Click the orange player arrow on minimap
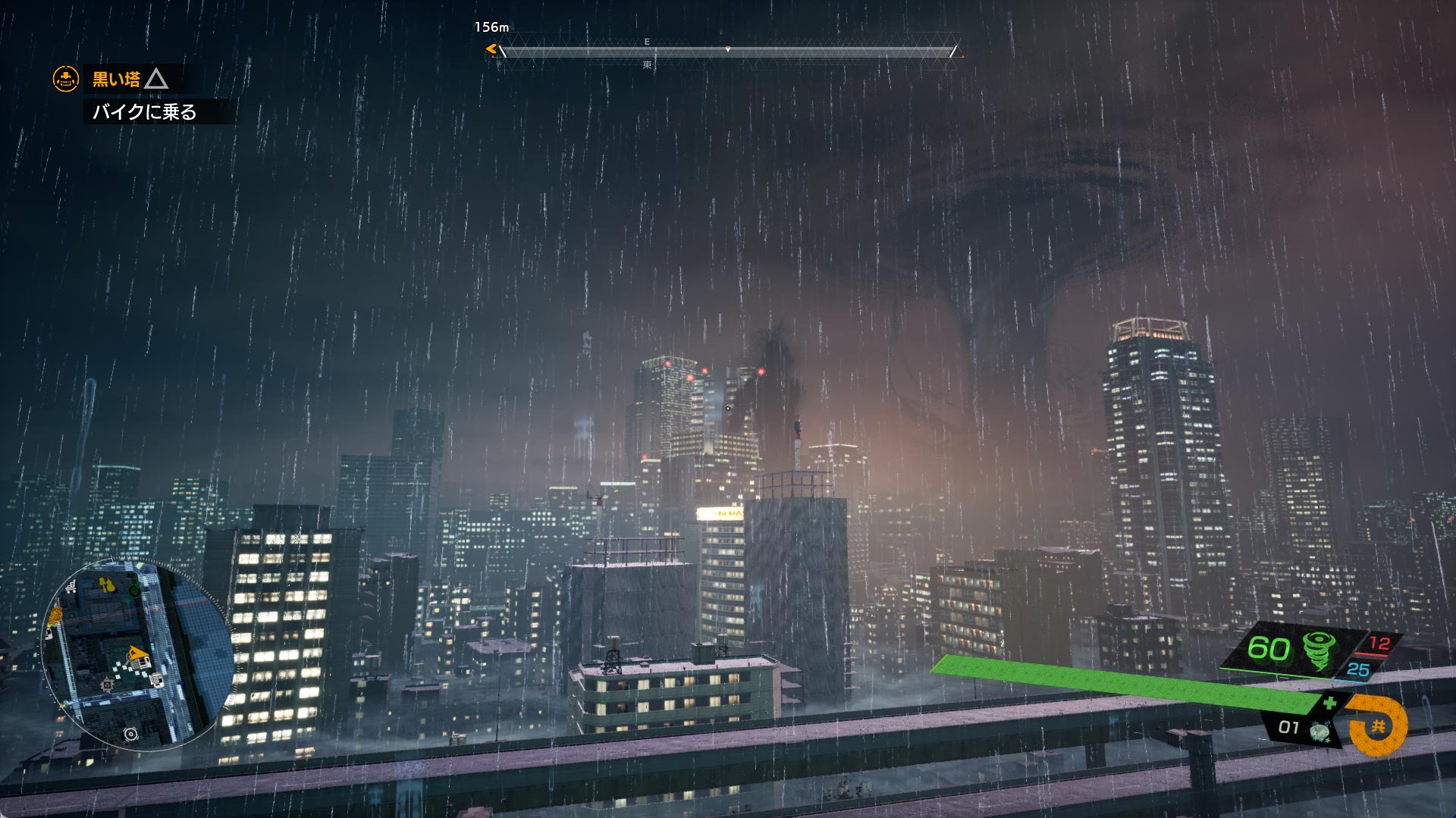 136,653
